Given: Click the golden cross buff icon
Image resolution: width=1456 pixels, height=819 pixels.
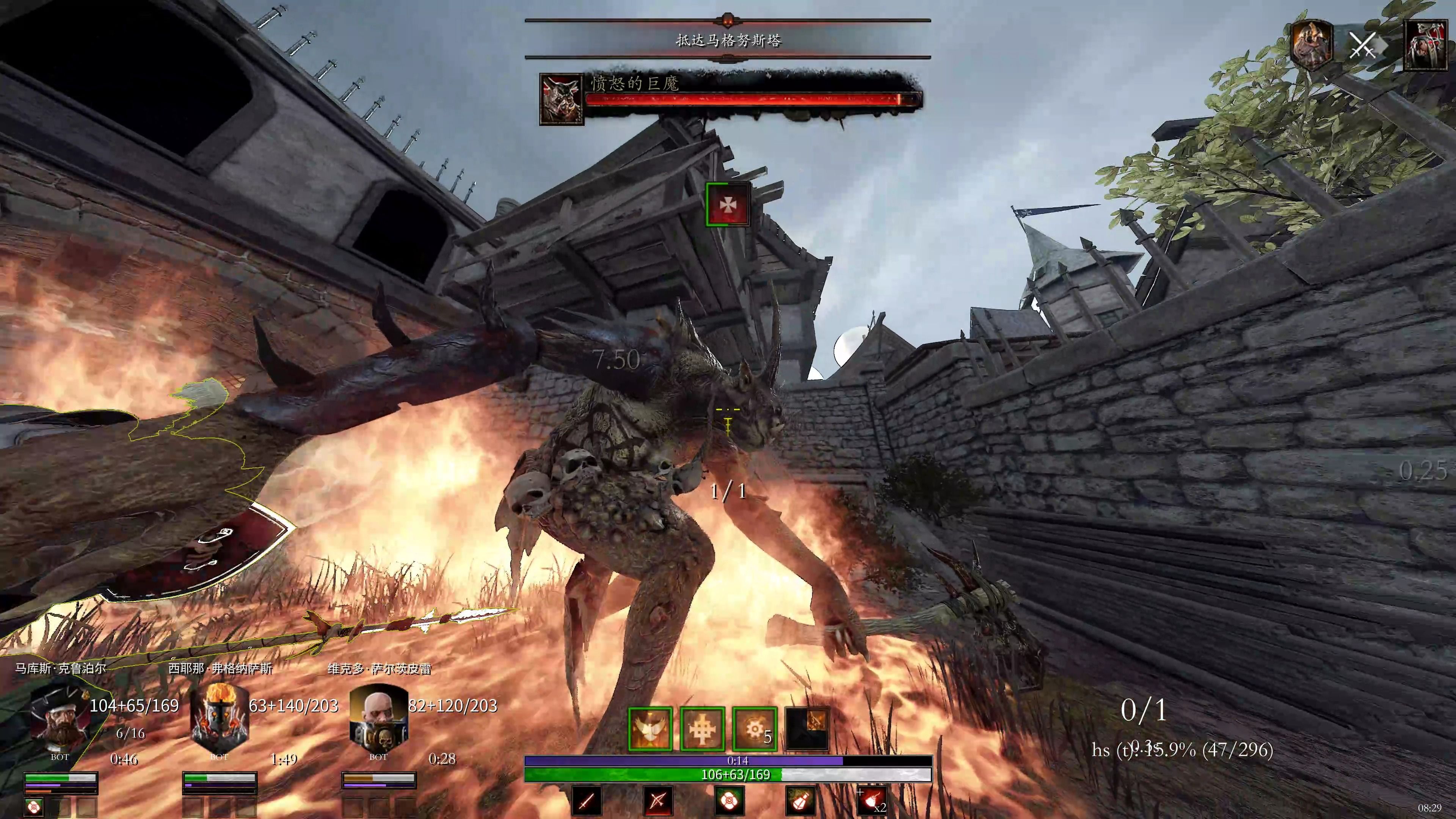Looking at the screenshot, I should tap(702, 729).
